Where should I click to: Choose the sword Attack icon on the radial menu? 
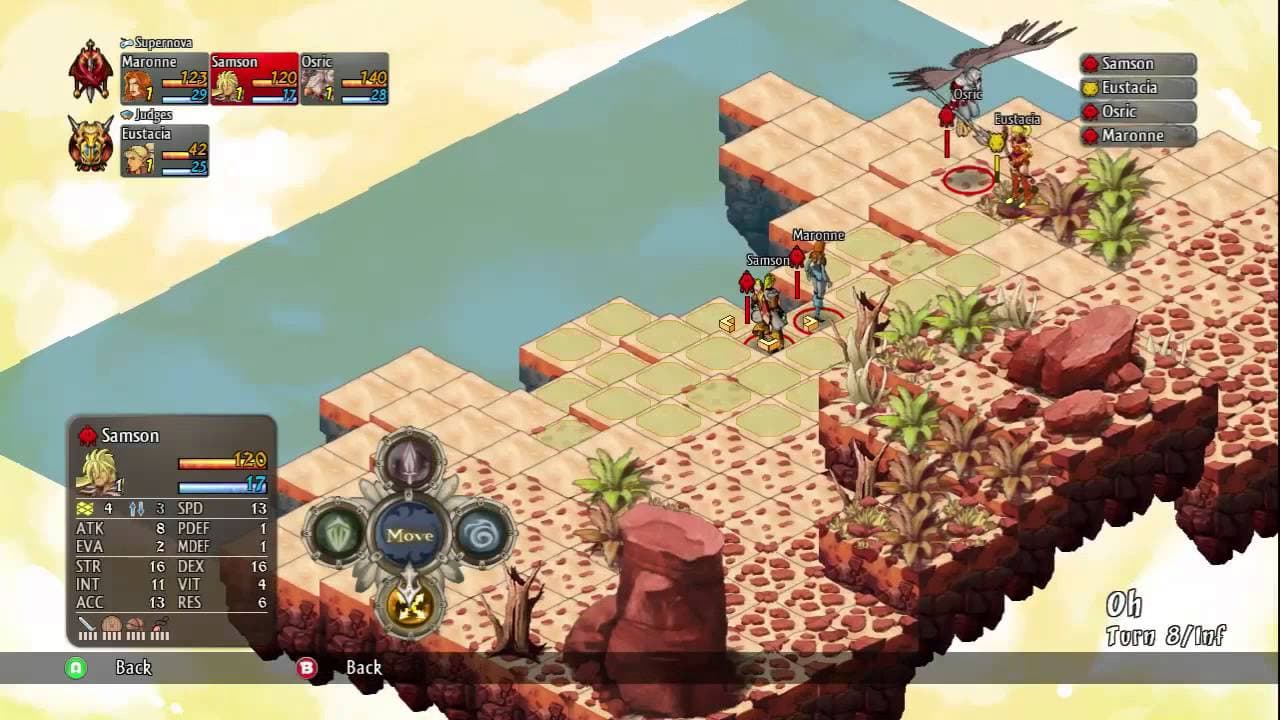coord(406,462)
